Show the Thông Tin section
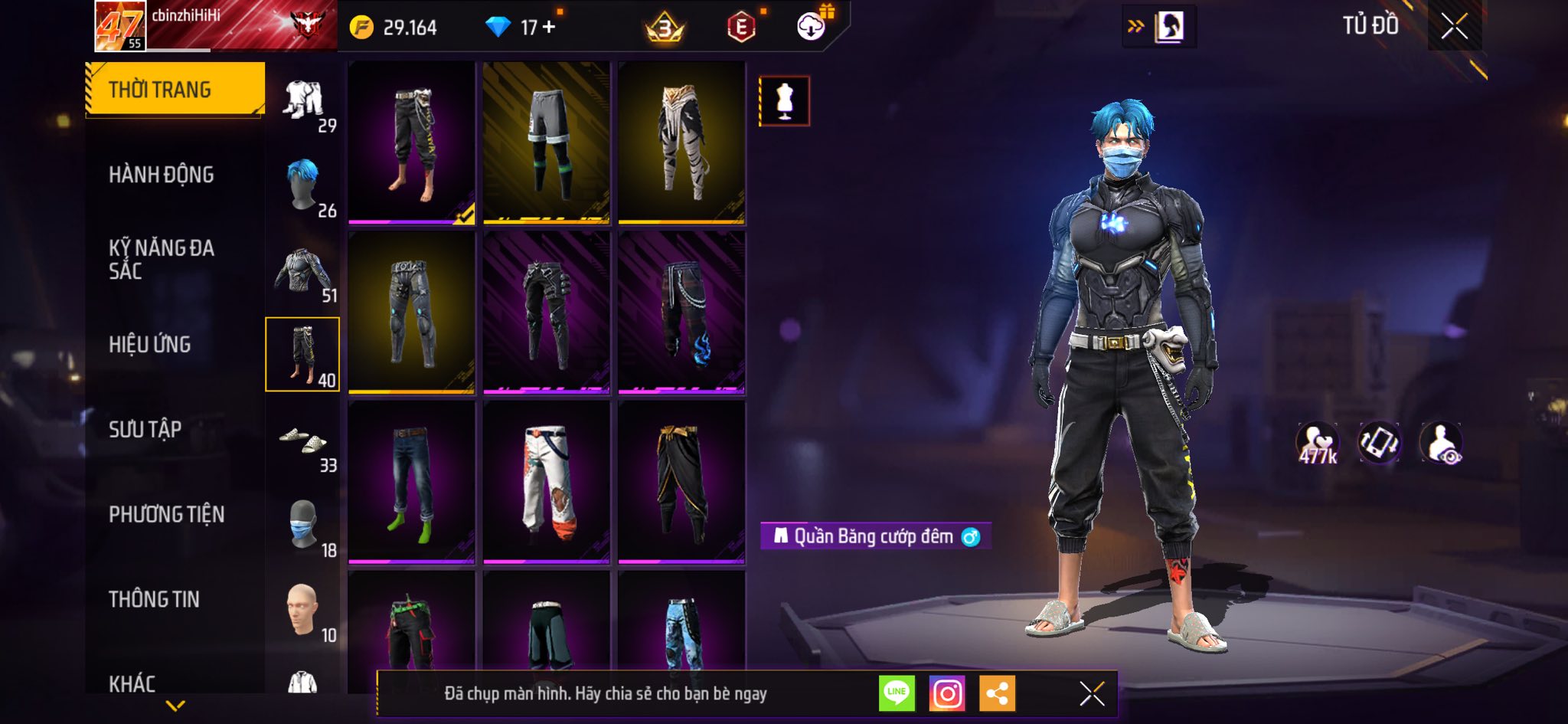 point(154,599)
